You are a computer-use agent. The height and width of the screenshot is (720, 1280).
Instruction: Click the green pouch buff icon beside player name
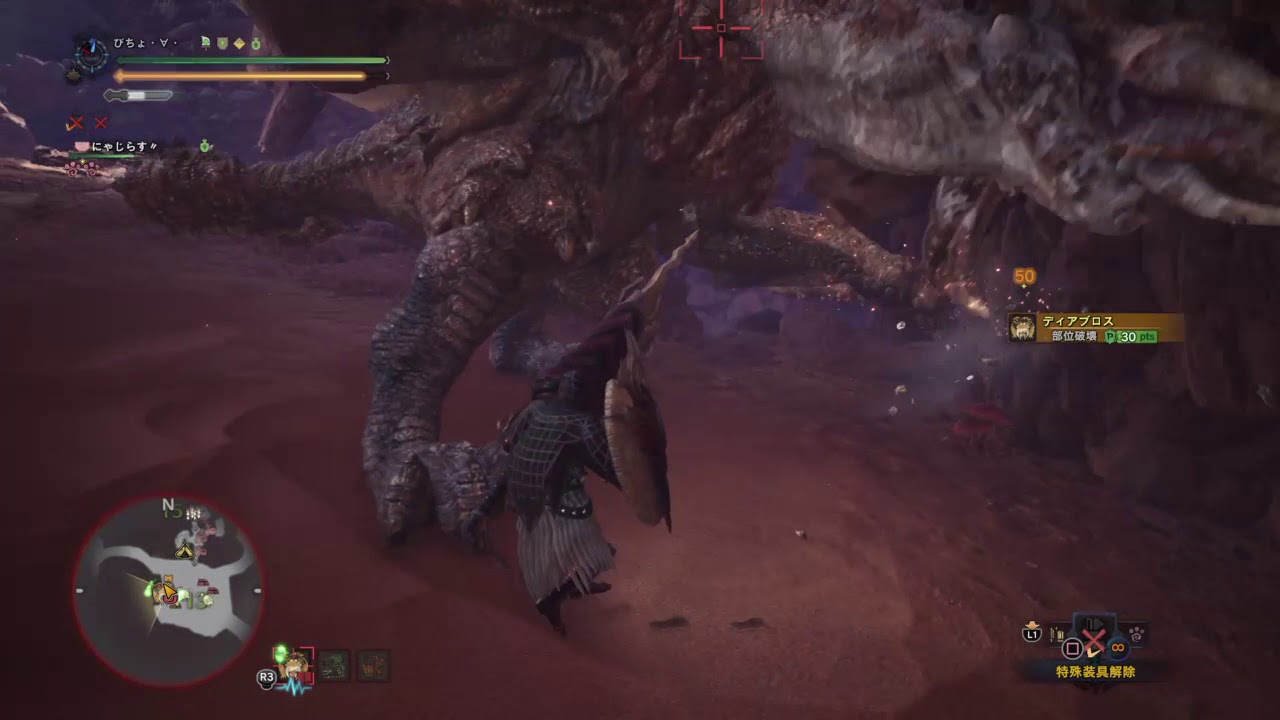coord(255,43)
